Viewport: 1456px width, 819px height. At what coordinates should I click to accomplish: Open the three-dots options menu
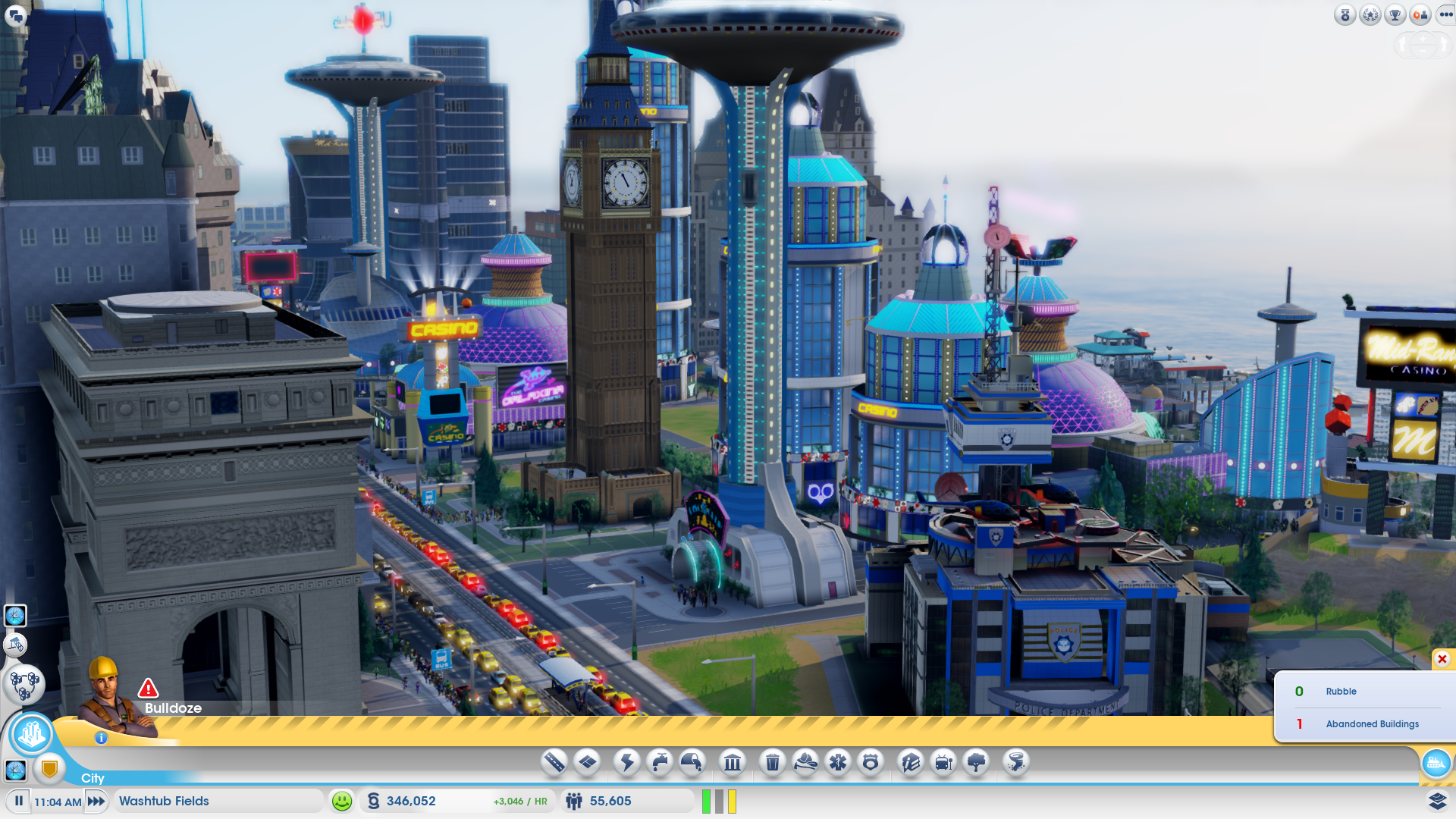coord(1445,14)
